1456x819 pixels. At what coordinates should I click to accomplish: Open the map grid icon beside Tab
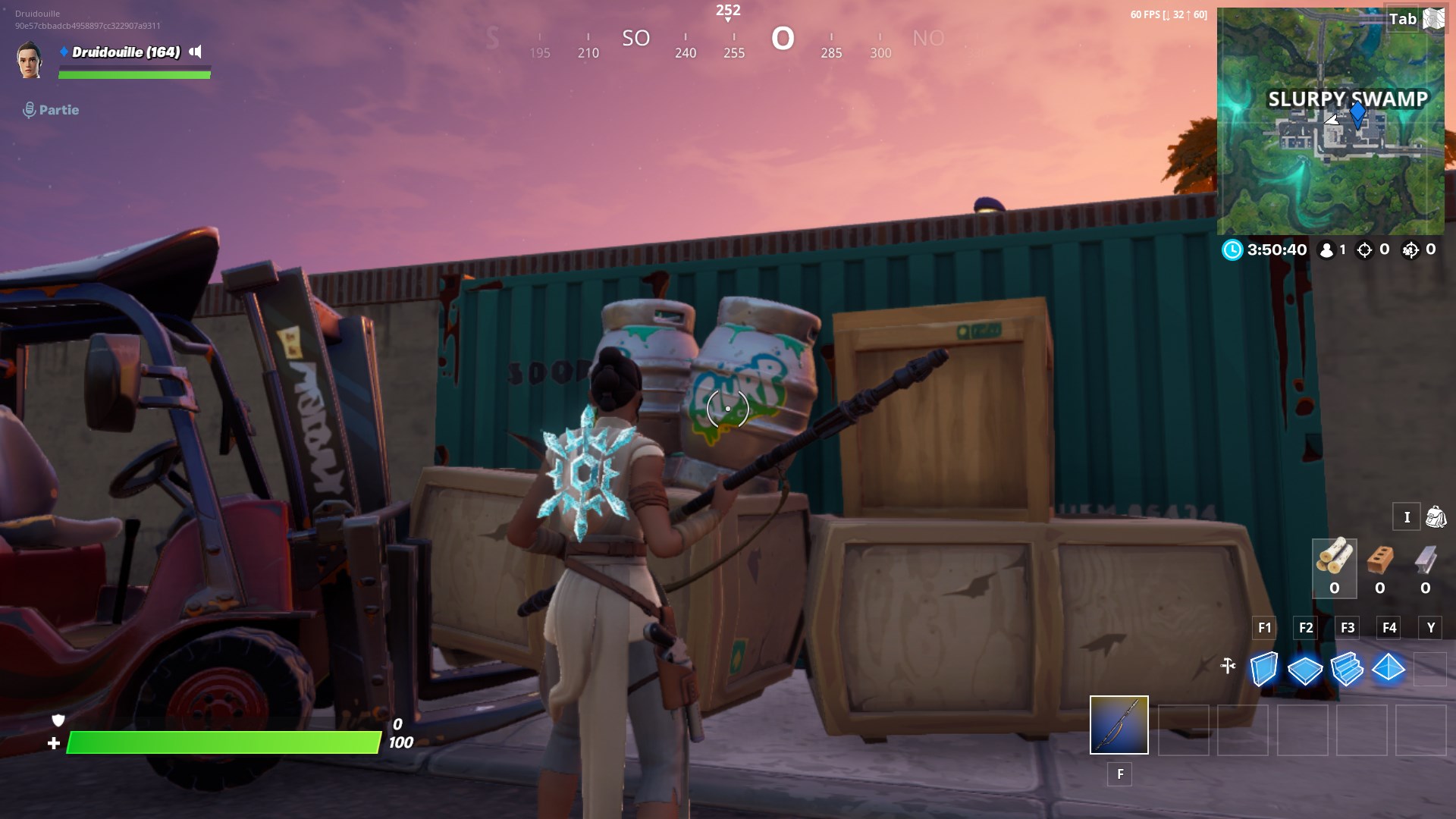[x=1432, y=19]
